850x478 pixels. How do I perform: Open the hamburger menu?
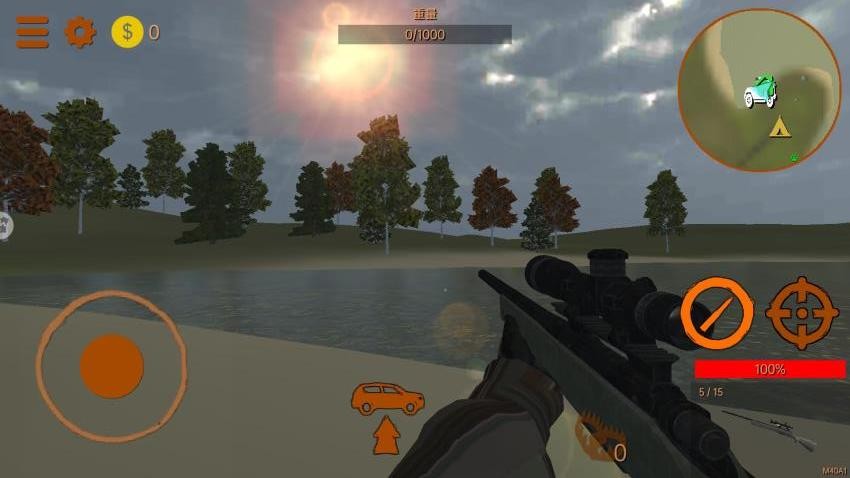pyautogui.click(x=32, y=32)
